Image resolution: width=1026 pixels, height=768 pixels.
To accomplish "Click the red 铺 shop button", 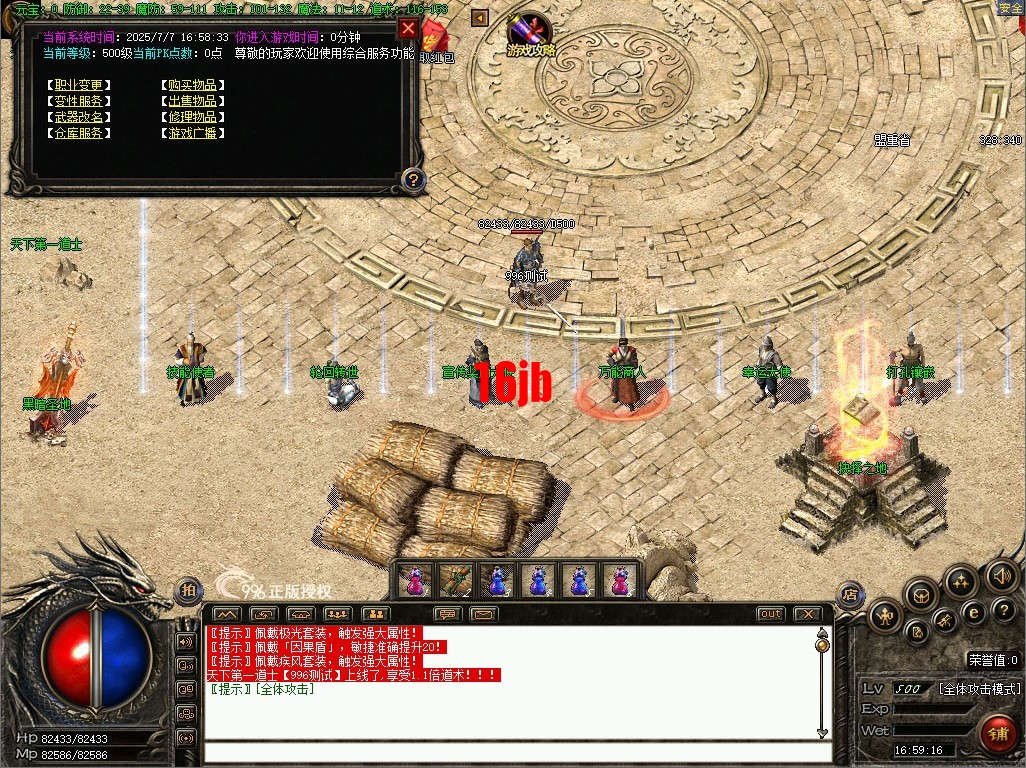I will point(997,733).
